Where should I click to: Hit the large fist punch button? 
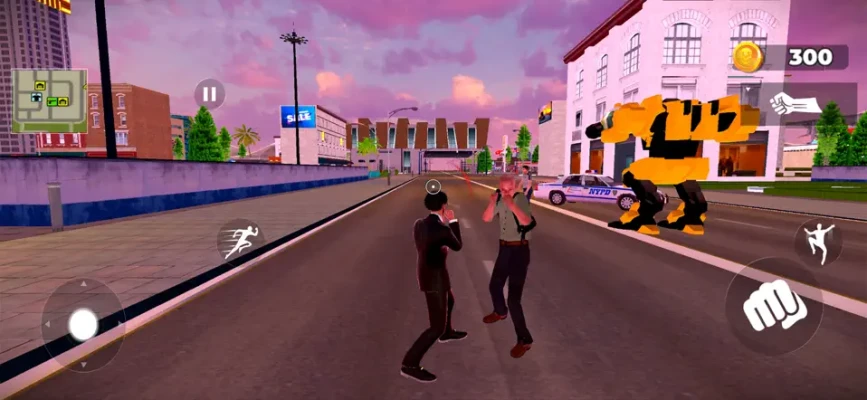[x=774, y=306]
